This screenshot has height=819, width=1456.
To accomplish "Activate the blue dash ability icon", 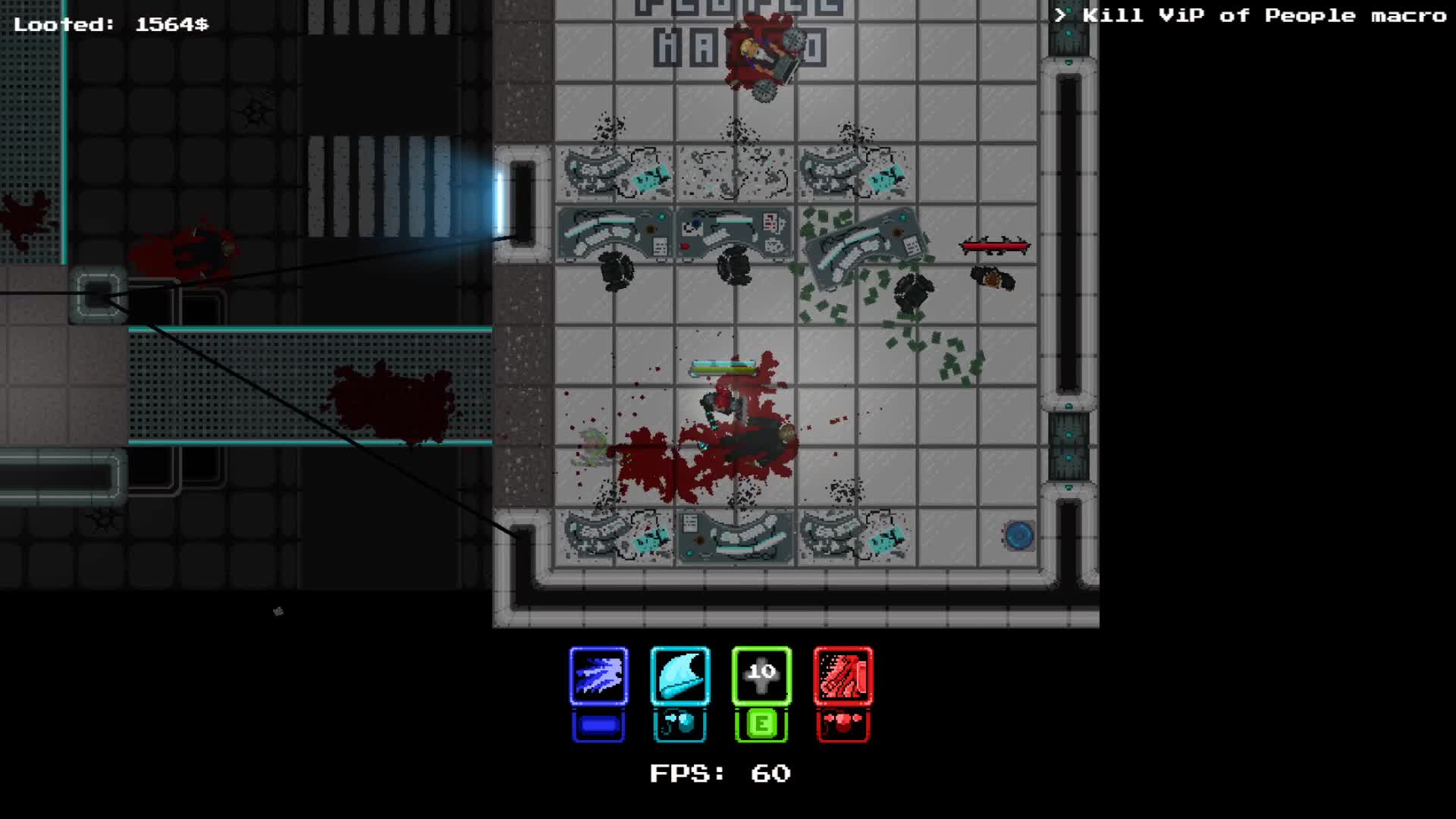I will pyautogui.click(x=598, y=676).
